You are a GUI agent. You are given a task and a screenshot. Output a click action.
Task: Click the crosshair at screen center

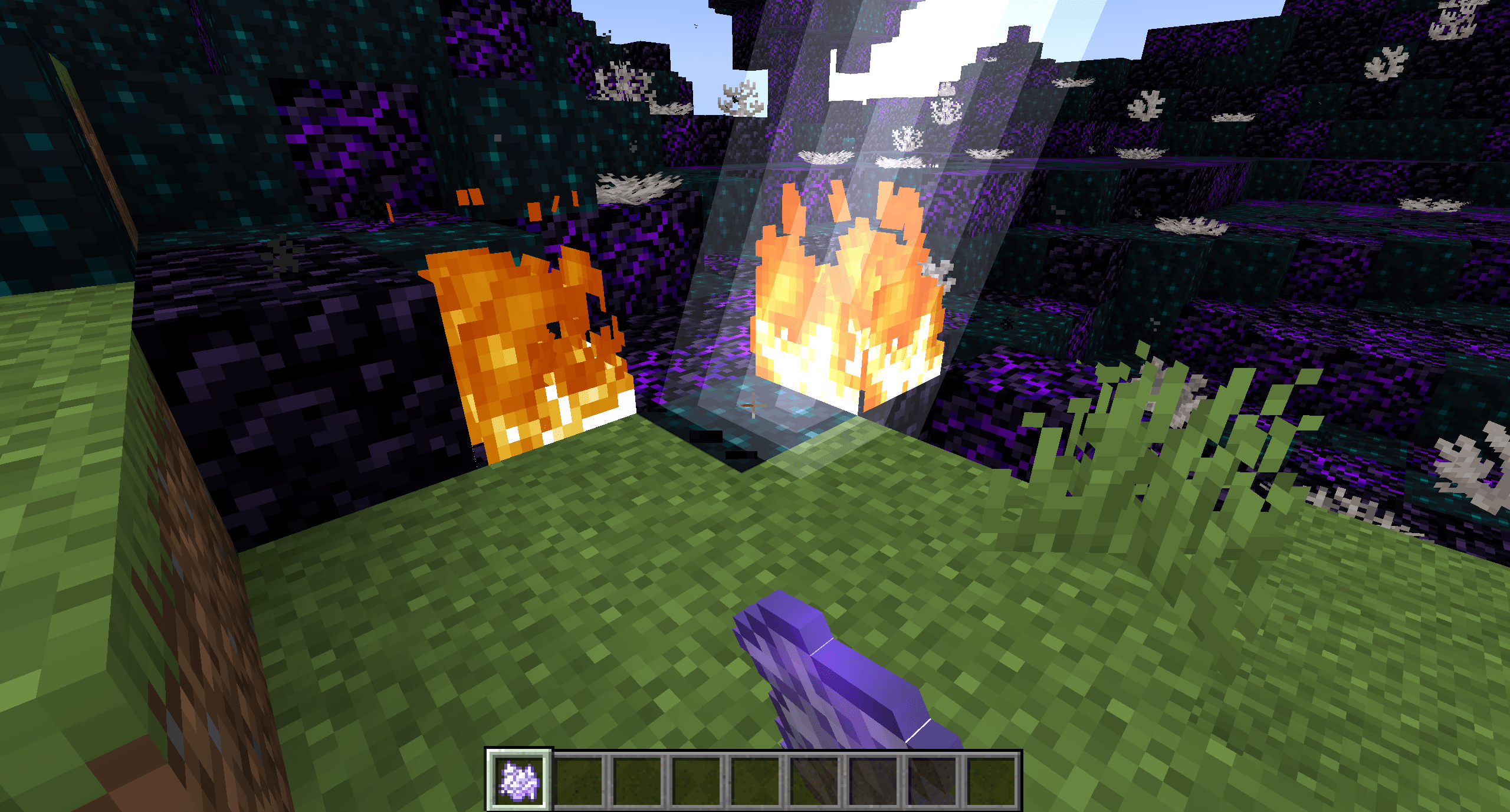(x=755, y=406)
